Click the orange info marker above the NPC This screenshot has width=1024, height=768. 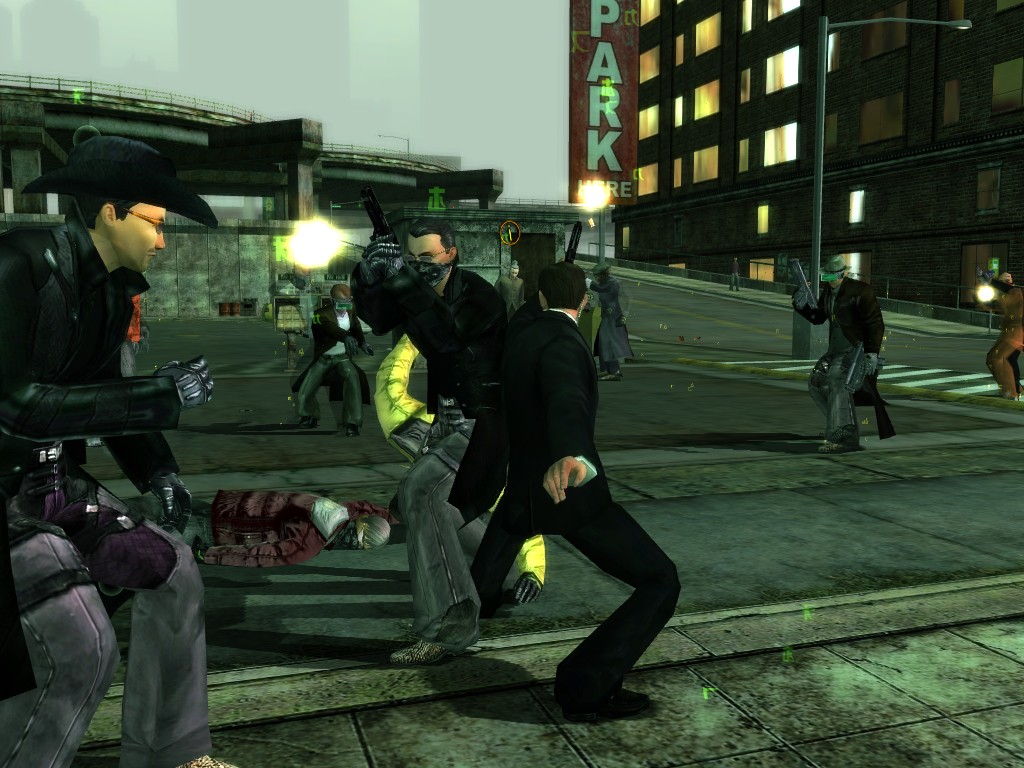pyautogui.click(x=510, y=232)
